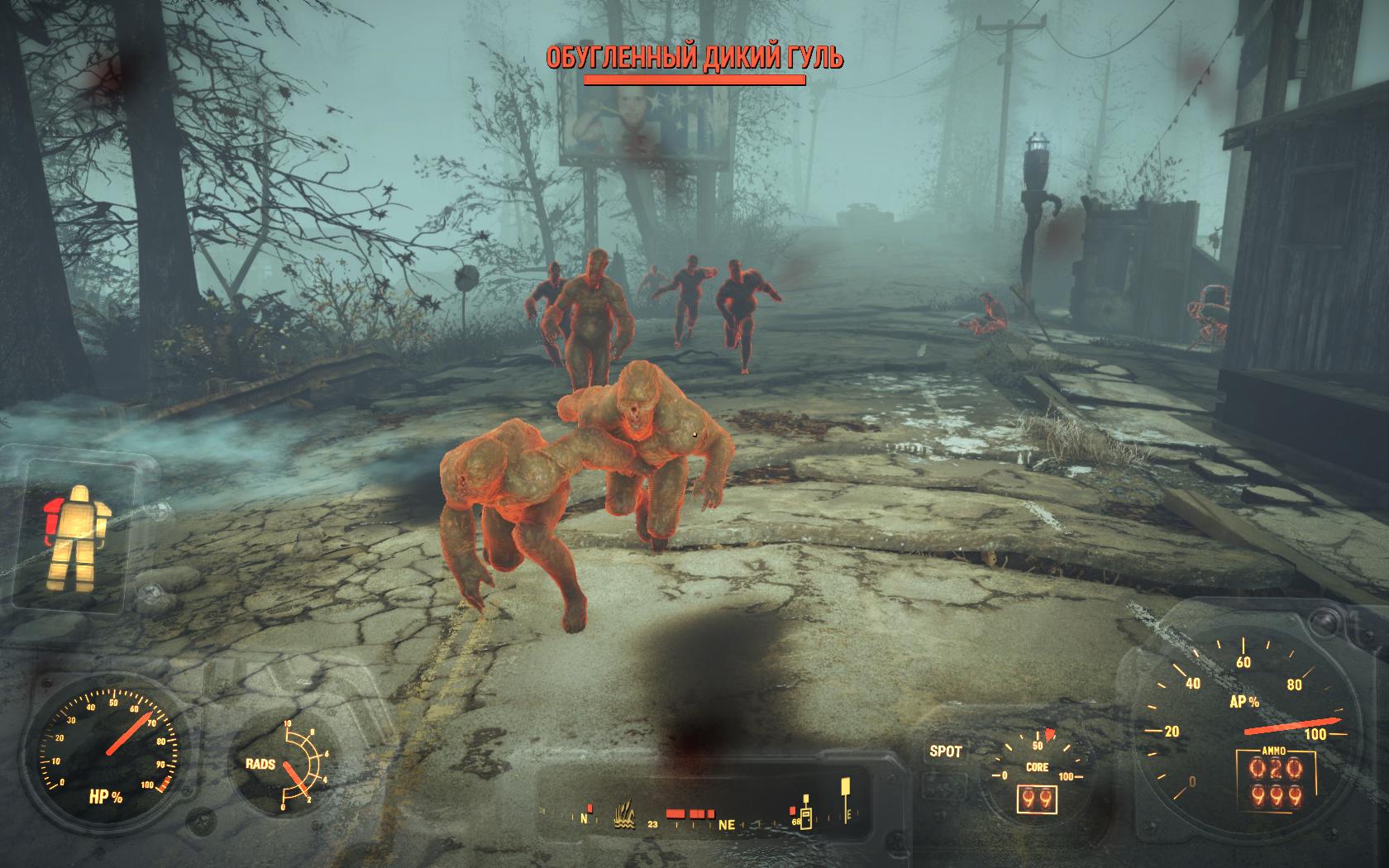Click the NE heading on the compass
This screenshot has width=1389, height=868.
pos(728,824)
